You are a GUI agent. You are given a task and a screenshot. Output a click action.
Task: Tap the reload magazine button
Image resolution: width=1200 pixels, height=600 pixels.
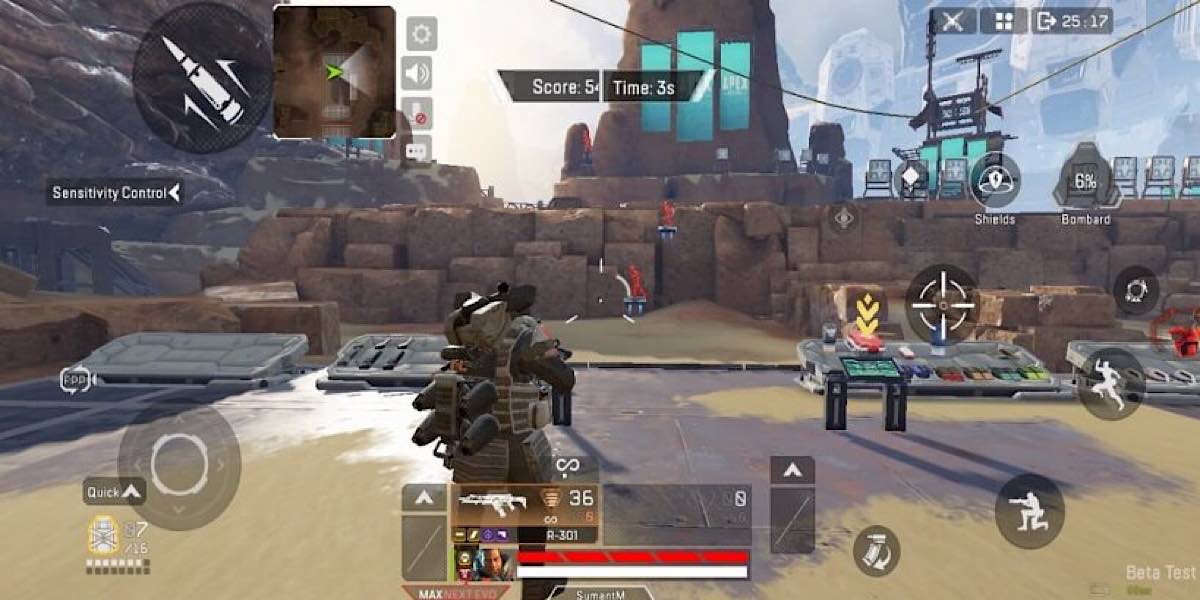coord(876,550)
